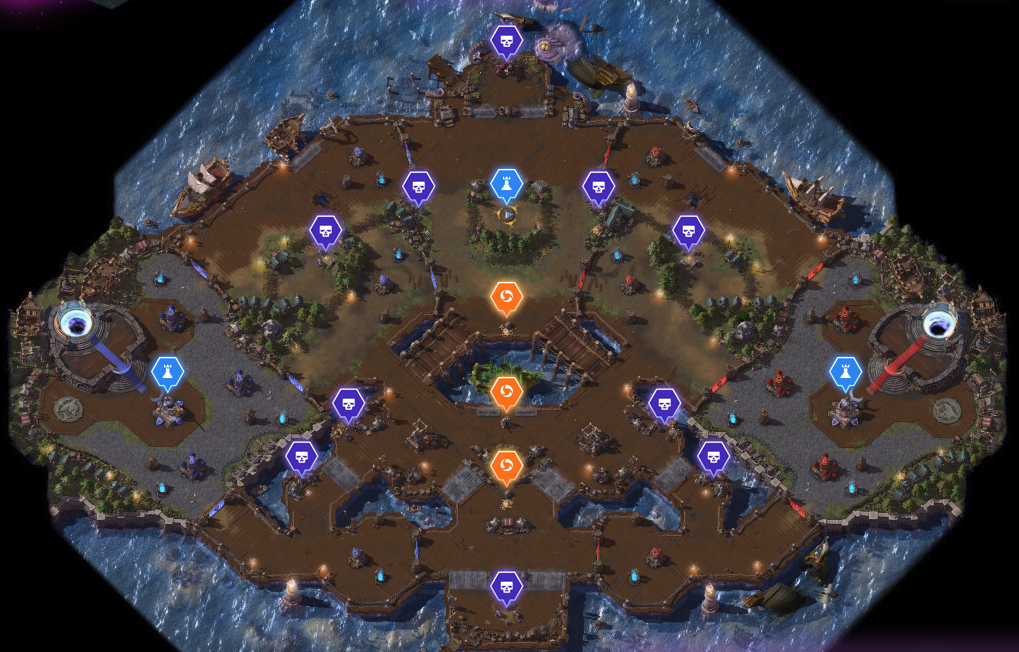This screenshot has height=652, width=1019.
Task: Click the skull marker right of the grove tower marker
Action: [598, 186]
